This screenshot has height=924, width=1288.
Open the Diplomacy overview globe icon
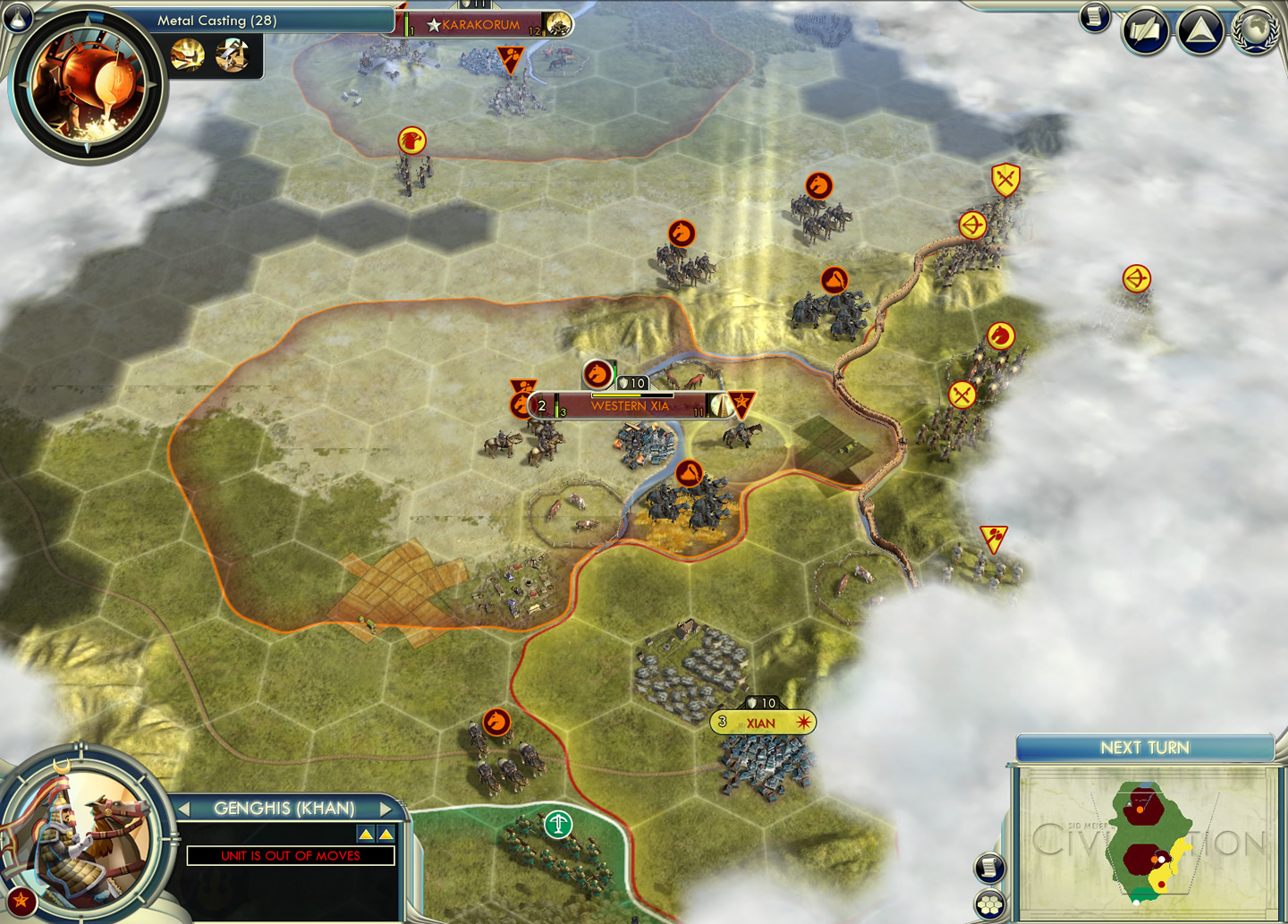click(x=1252, y=29)
